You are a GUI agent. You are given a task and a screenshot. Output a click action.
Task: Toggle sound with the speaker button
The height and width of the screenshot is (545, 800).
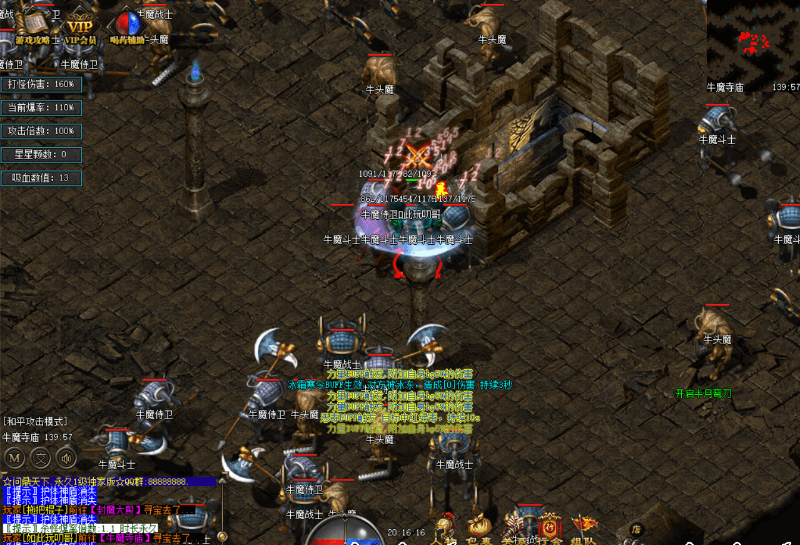66,458
